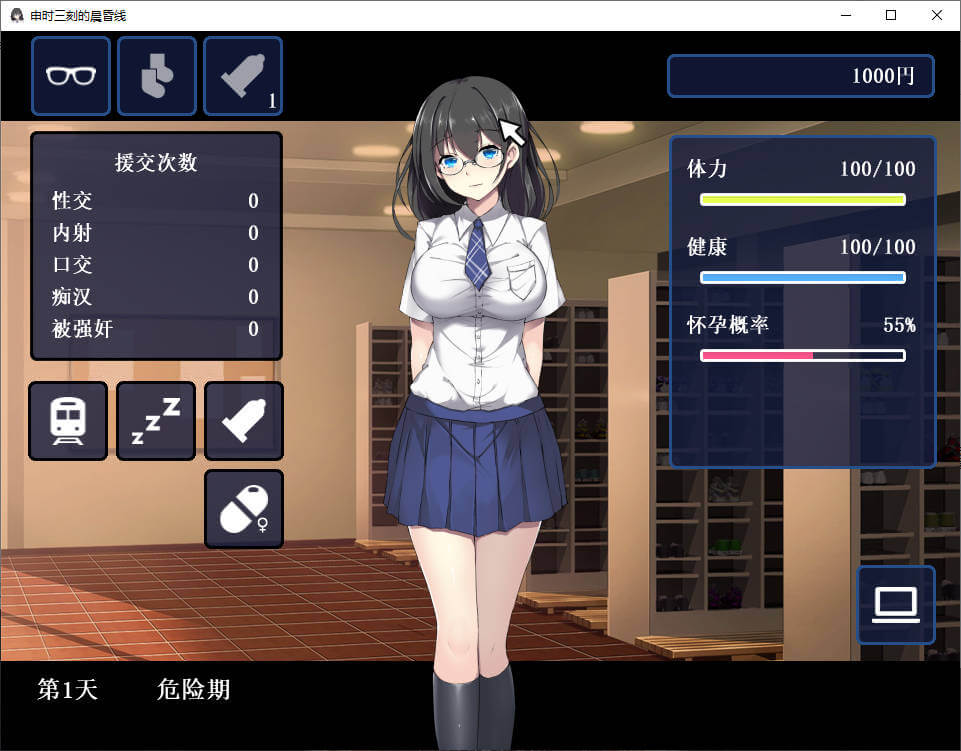Close the game window
Screen dimensions: 961x751
coord(937,15)
